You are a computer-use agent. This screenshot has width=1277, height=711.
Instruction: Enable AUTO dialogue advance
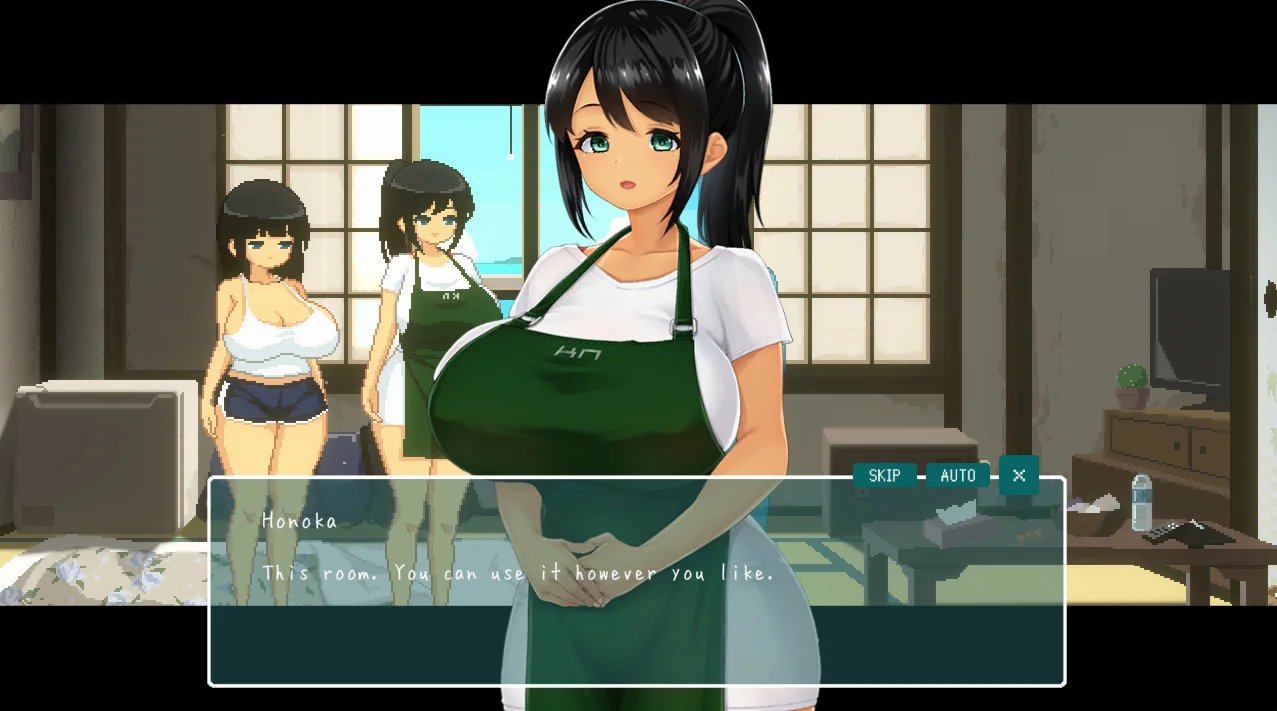pos(957,476)
